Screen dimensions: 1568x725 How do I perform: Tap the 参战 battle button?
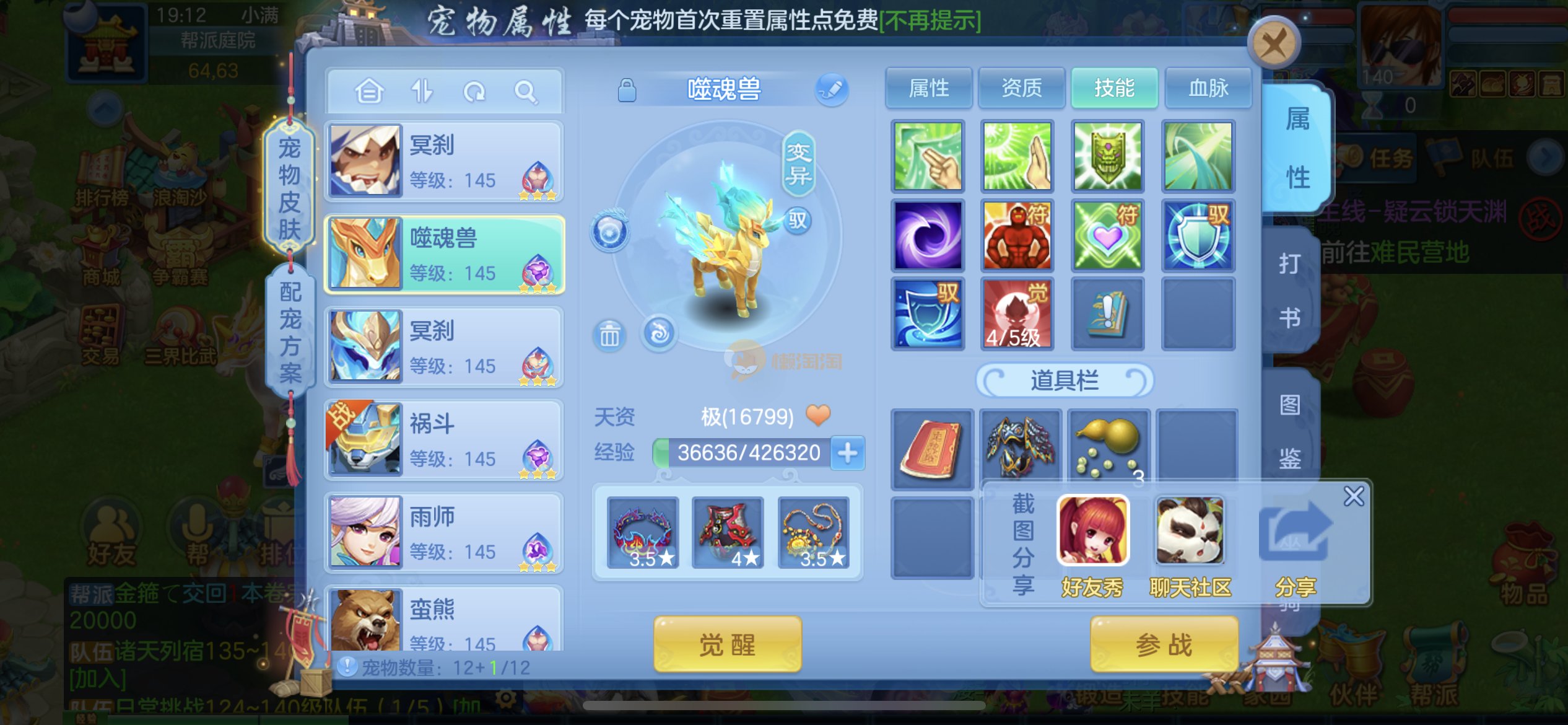point(1164,644)
